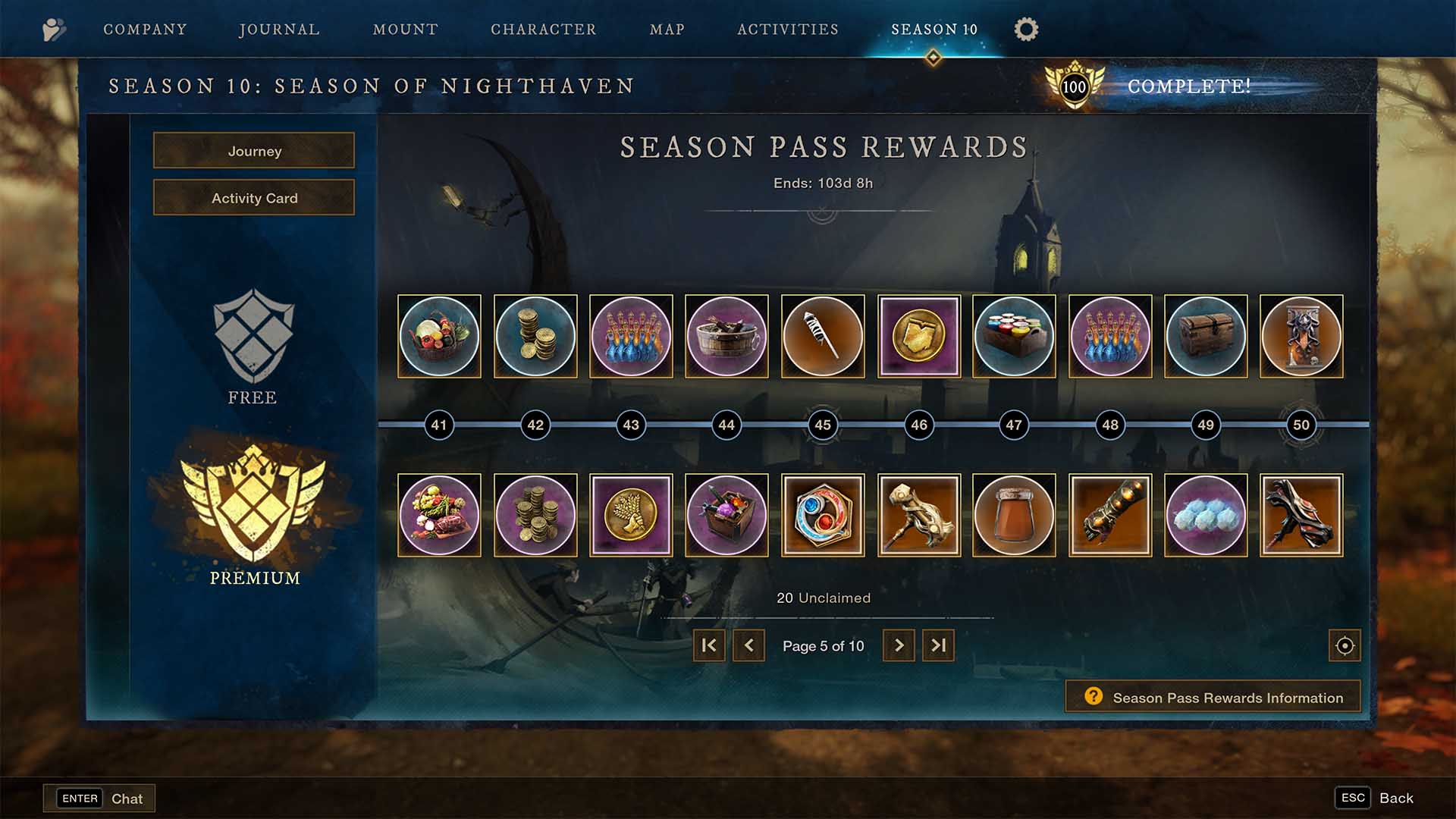
Task: Select the free food basket reward at level 41
Action: coord(438,336)
